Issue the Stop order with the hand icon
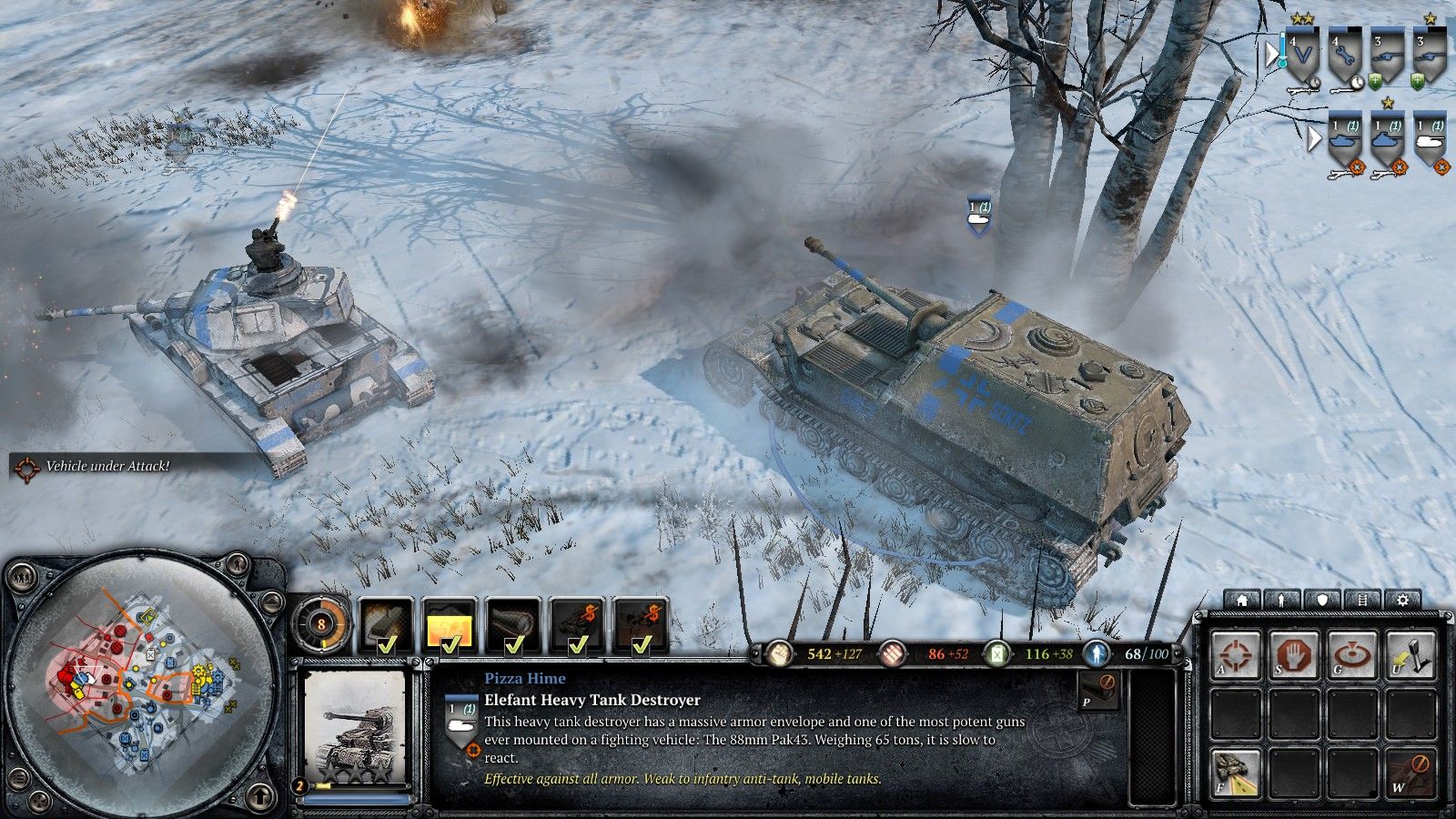 [1294, 654]
